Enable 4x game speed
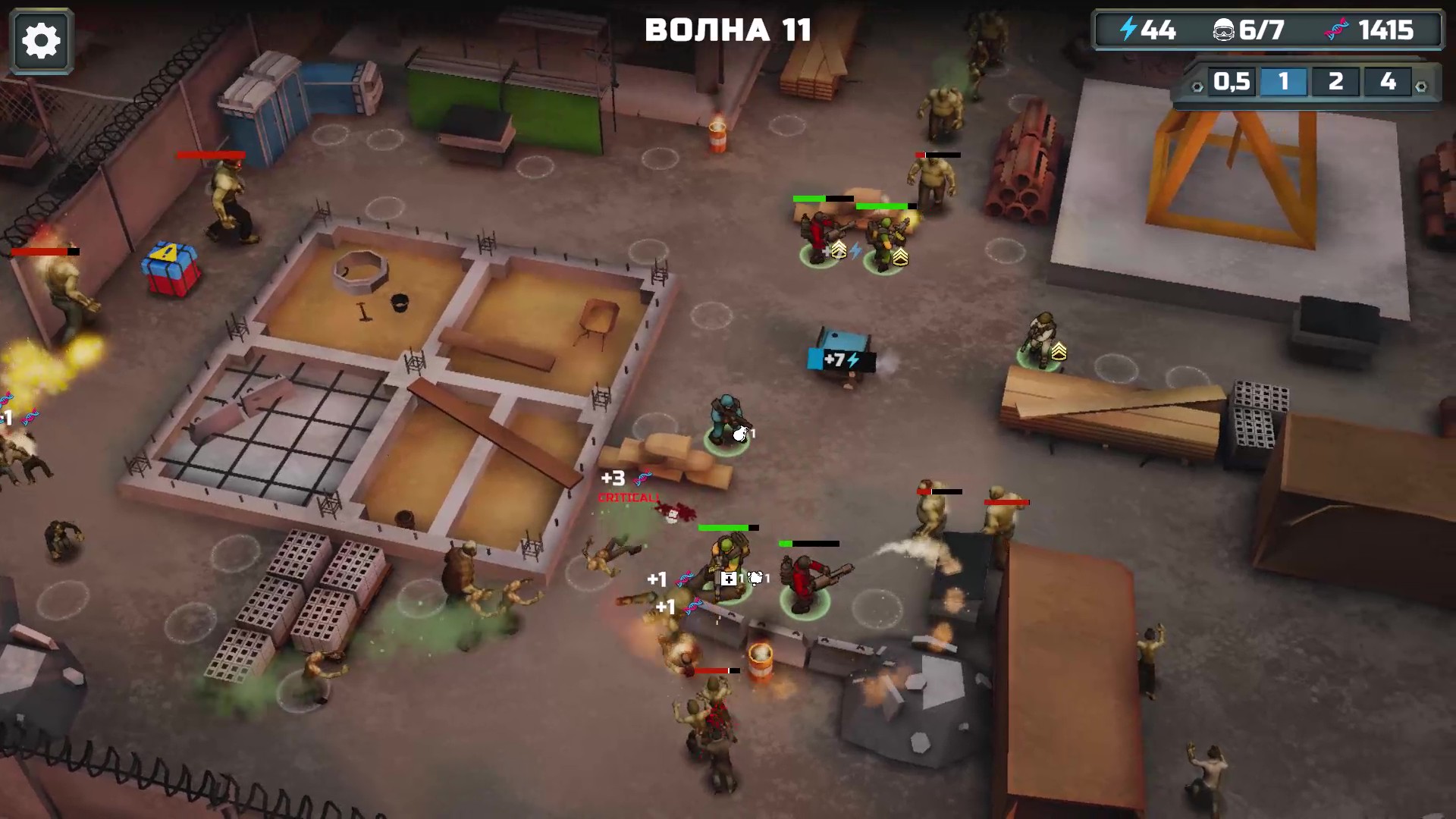The width and height of the screenshot is (1456, 819). coord(1385,82)
